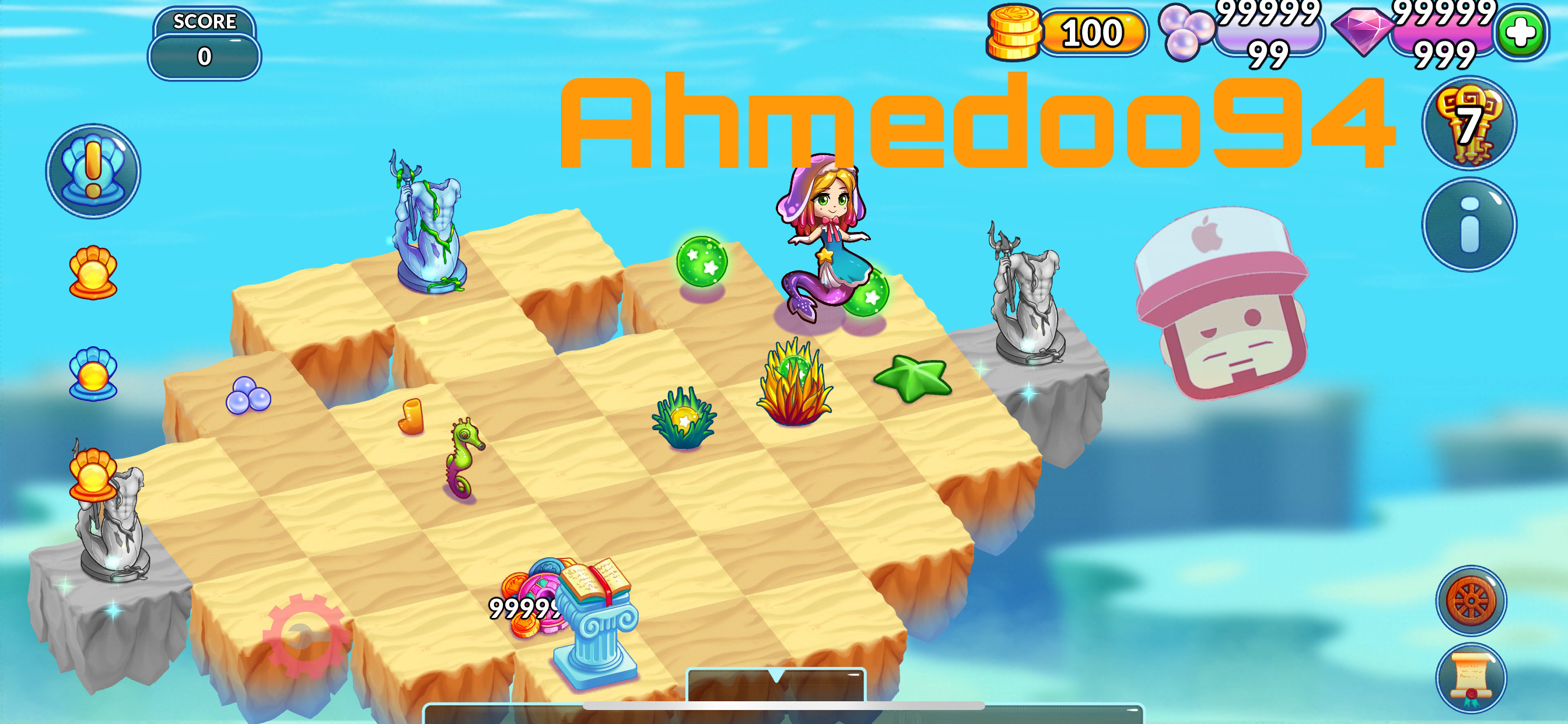Open the scroll with the ribbon seal
The height and width of the screenshot is (724, 1568).
1471,677
